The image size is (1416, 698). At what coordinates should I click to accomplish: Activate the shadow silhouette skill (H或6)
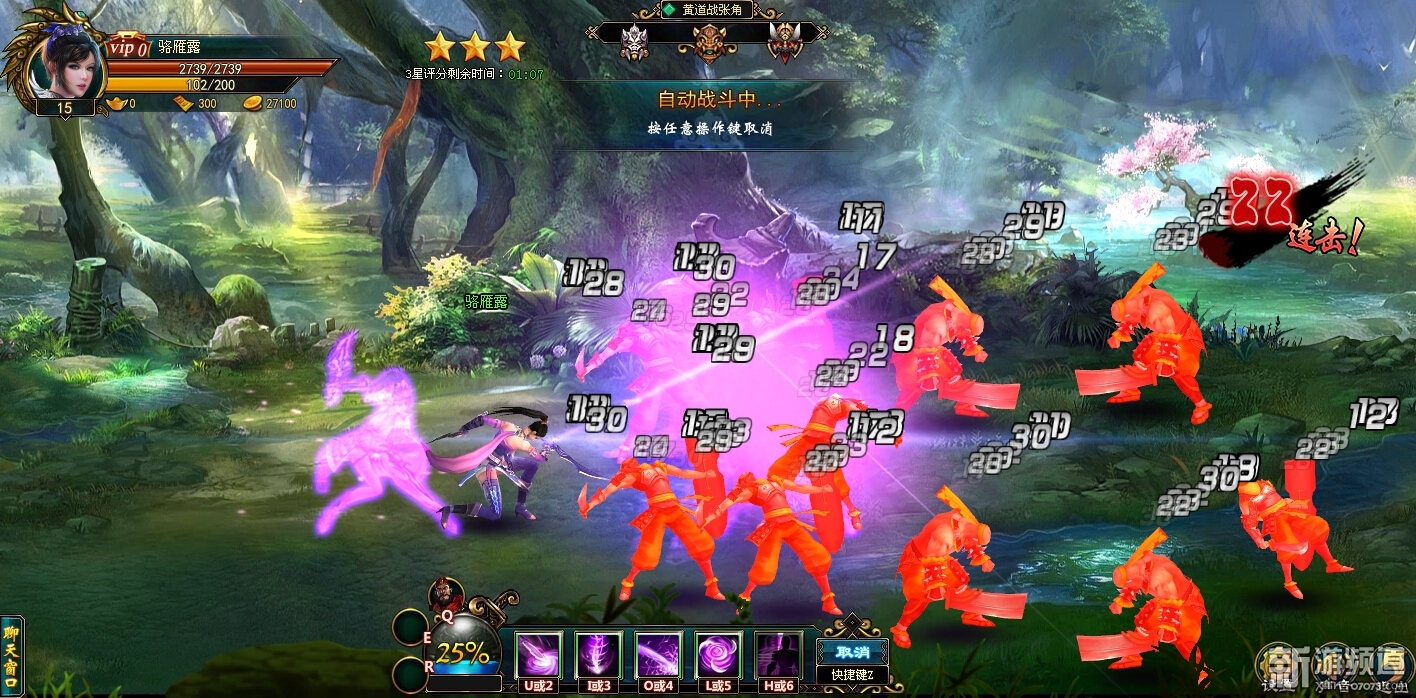pos(779,655)
